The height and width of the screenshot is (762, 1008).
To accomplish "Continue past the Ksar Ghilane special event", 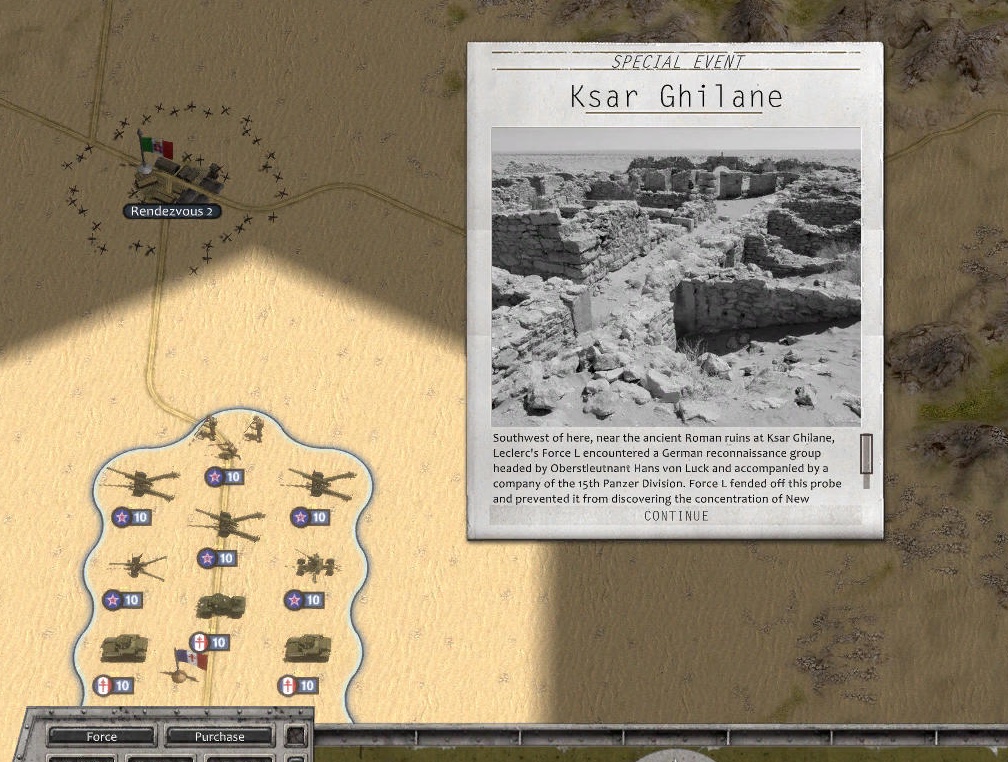I will click(x=676, y=516).
